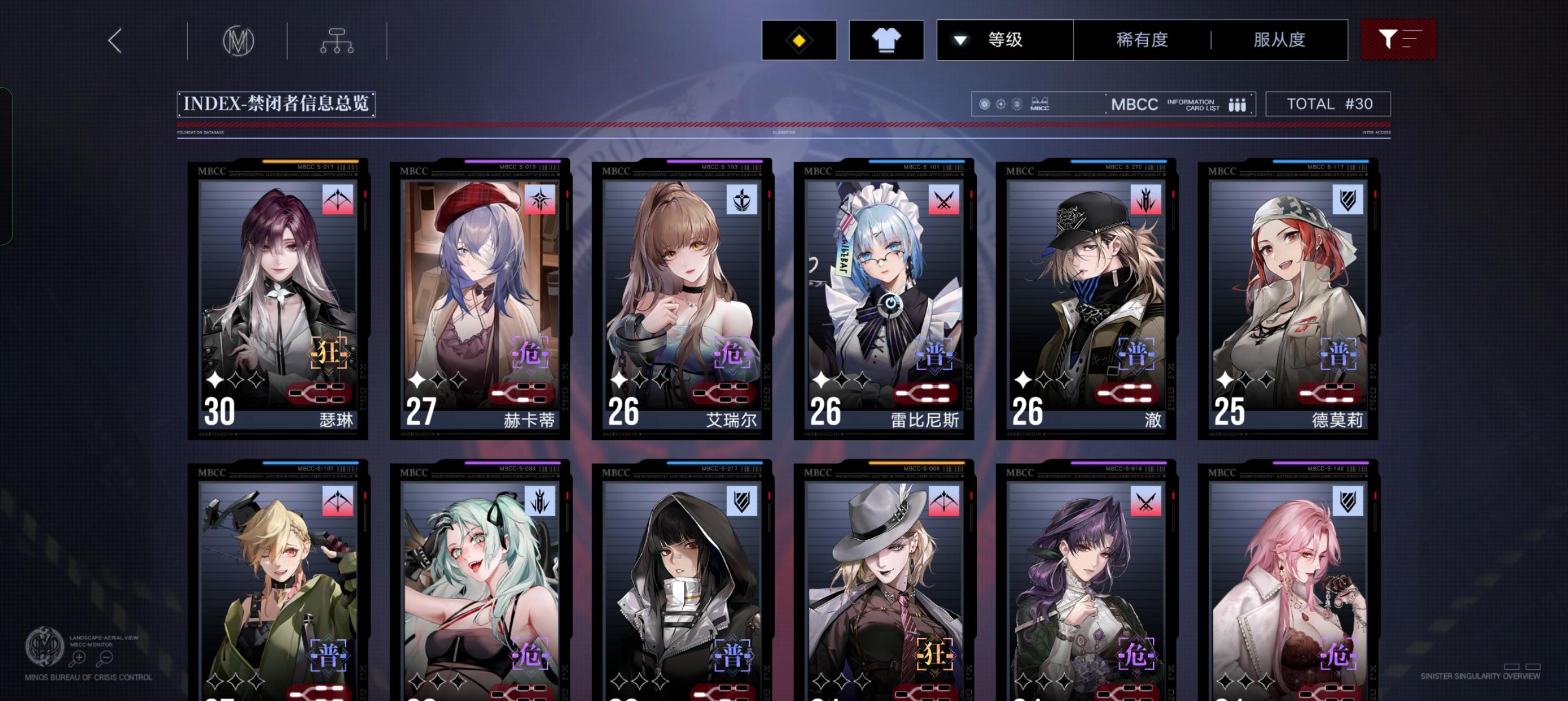This screenshot has width=1568, height=701.
Task: Click the circular M emblem in top bar
Action: tap(238, 39)
